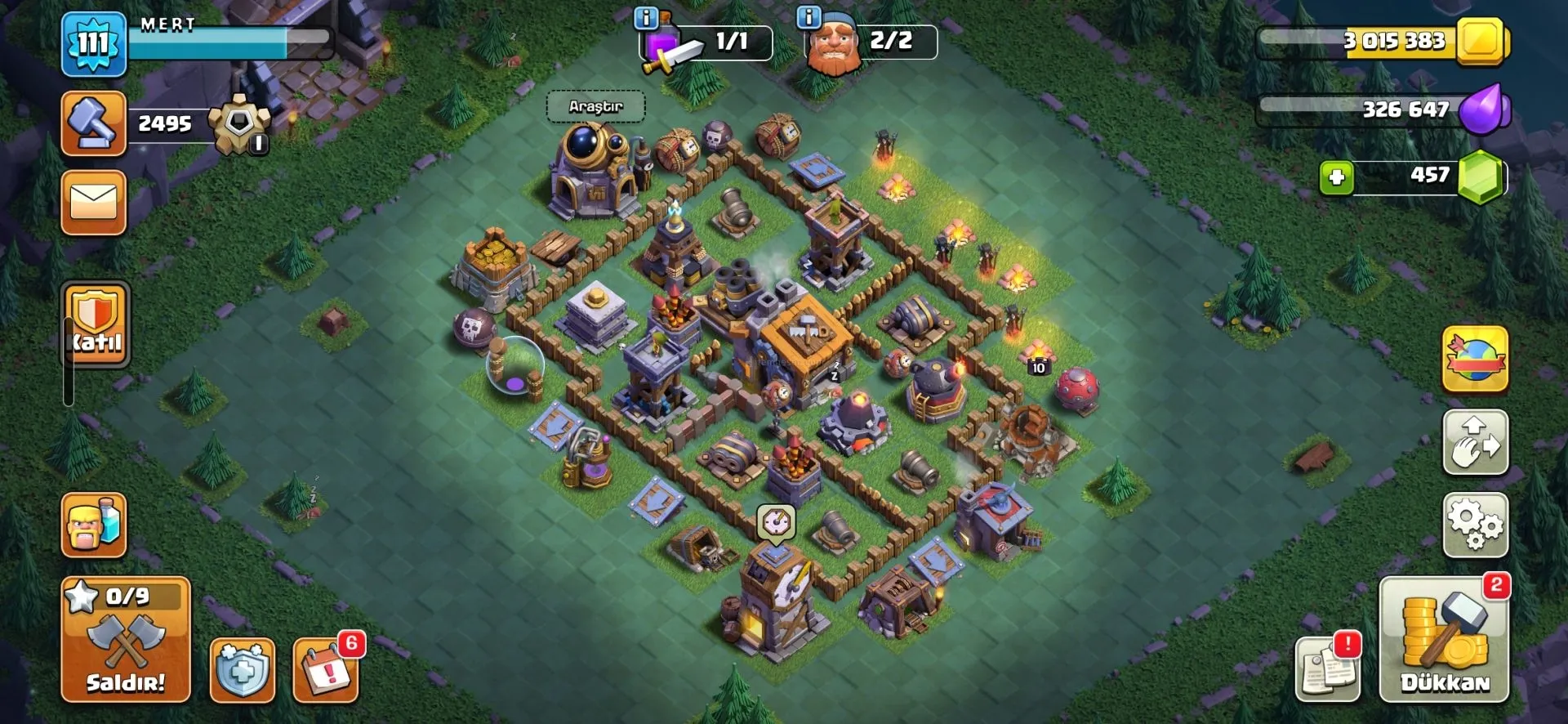Open the barbarian and elixir army button
This screenshot has width=1568, height=724.
coord(94,525)
